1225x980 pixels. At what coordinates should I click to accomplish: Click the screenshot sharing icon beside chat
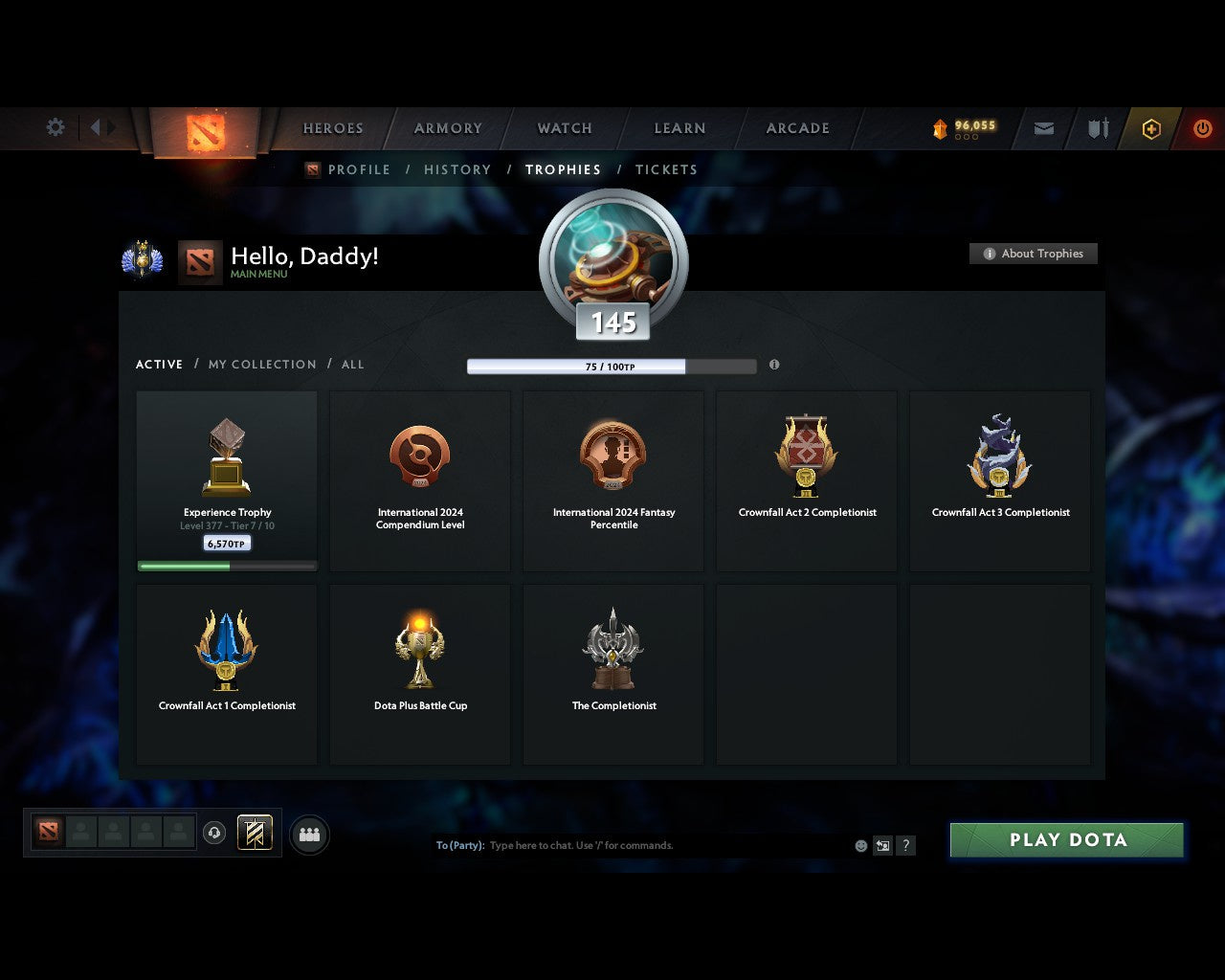coord(882,846)
